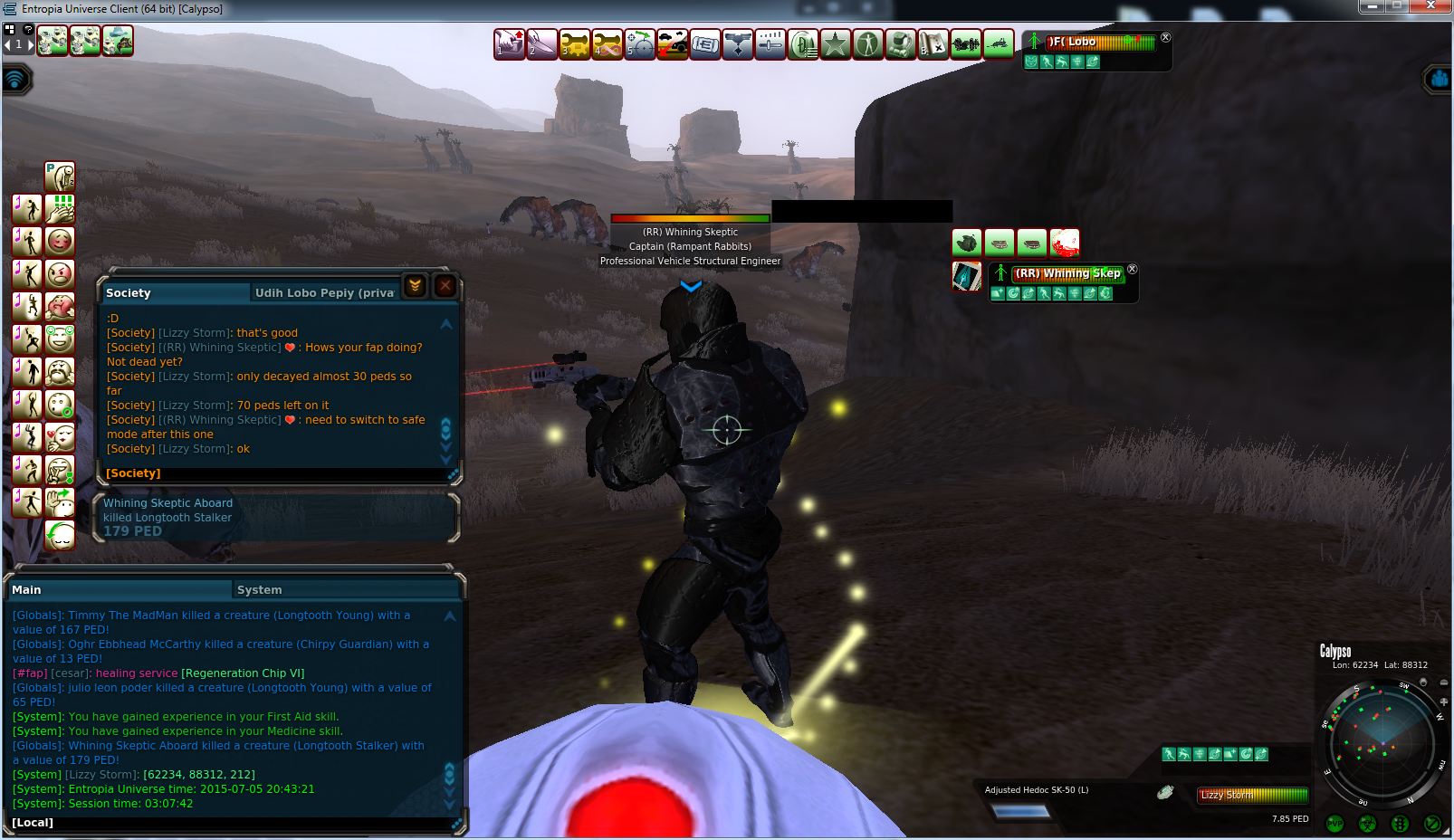Click the traffic light icon below the radar

[1400, 824]
